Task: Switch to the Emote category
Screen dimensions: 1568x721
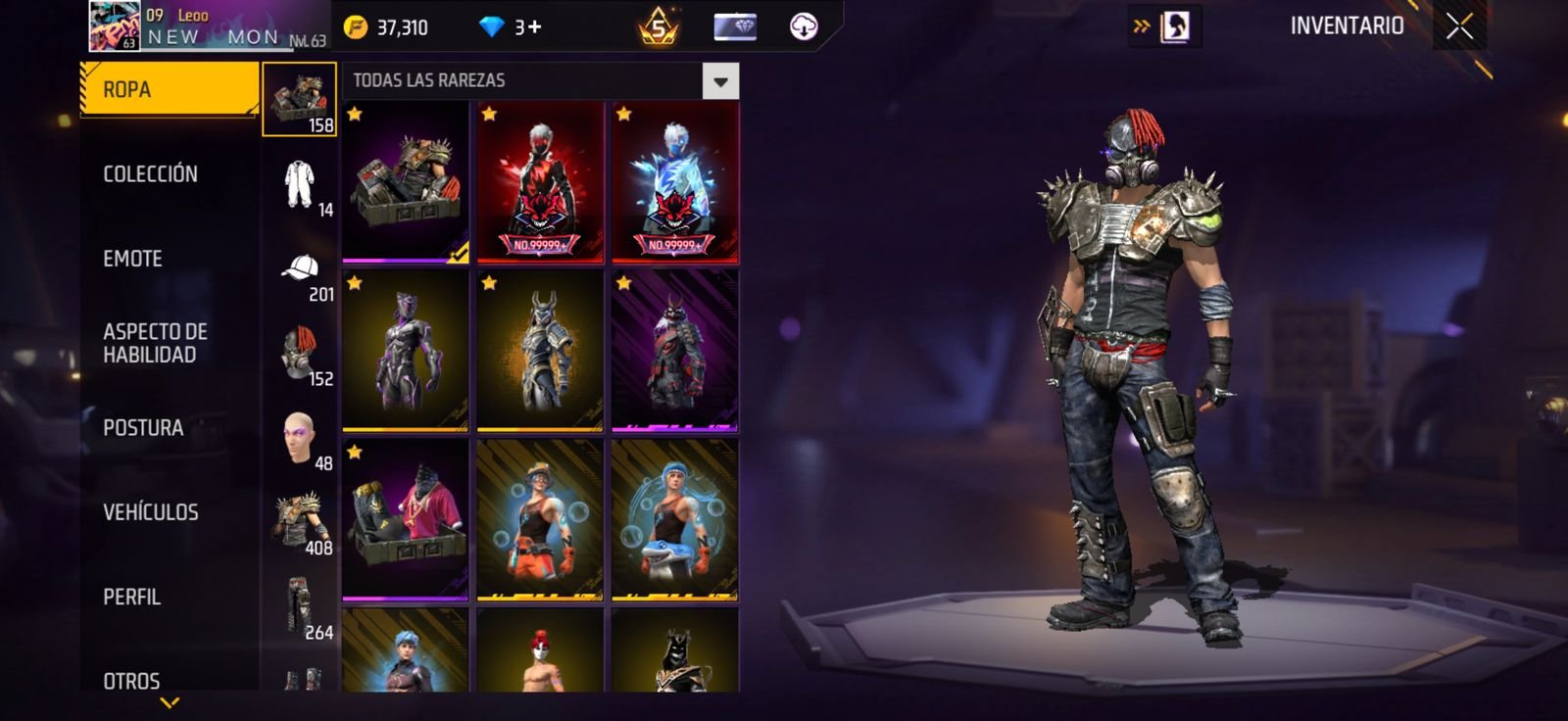Action: (133, 259)
